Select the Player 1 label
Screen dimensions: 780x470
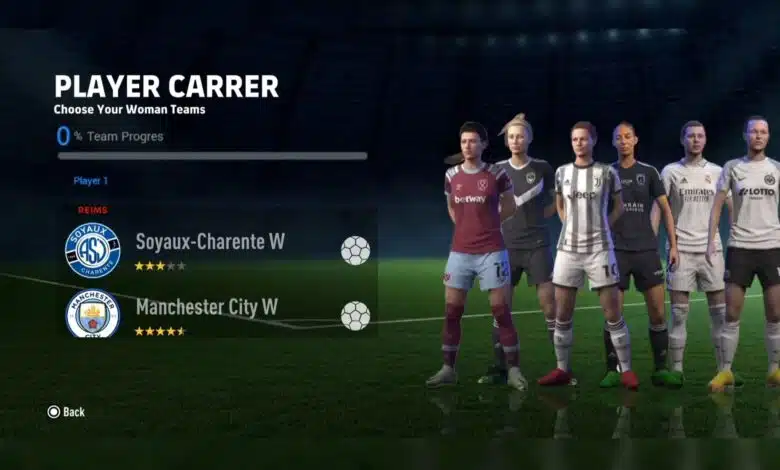pos(91,181)
